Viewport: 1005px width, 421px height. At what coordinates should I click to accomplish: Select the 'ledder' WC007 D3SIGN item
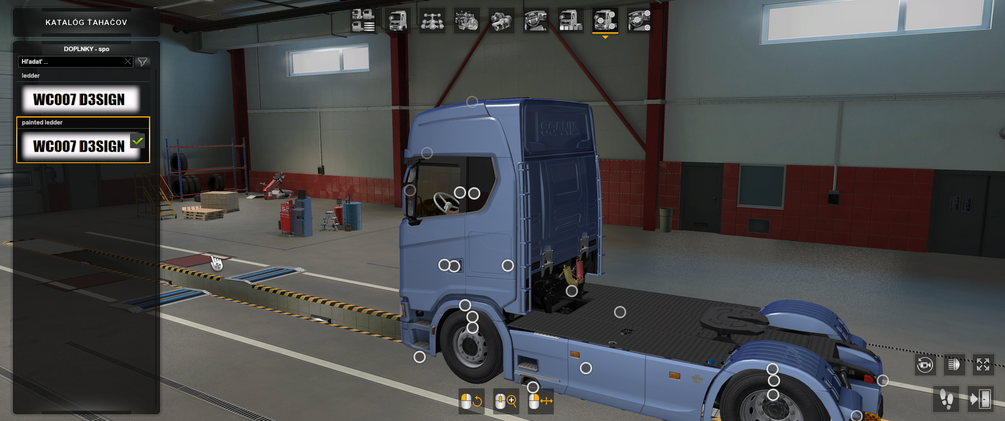tap(80, 99)
